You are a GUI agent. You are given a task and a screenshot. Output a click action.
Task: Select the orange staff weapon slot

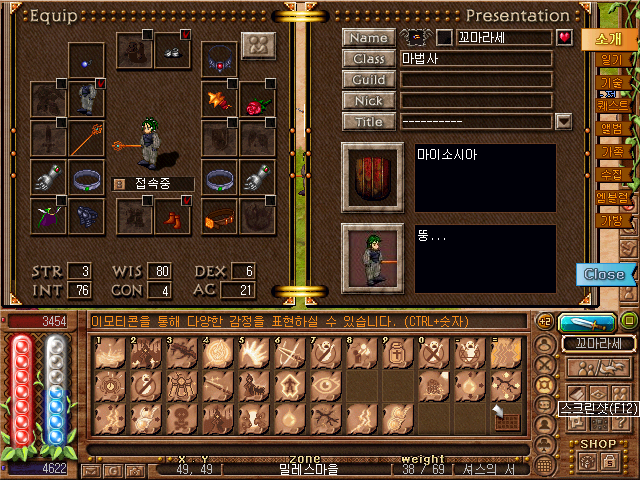click(x=86, y=140)
